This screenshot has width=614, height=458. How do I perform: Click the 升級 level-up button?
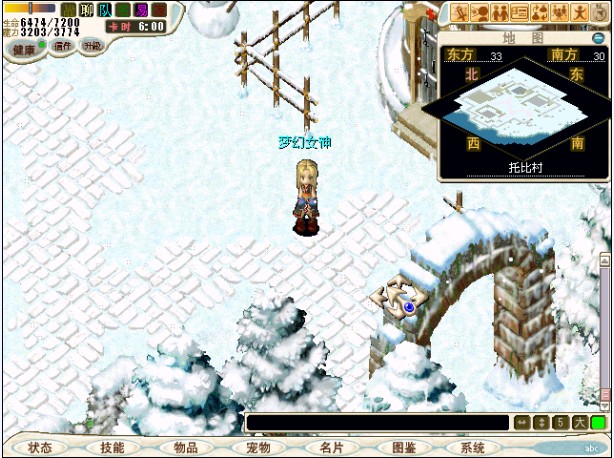[x=92, y=47]
